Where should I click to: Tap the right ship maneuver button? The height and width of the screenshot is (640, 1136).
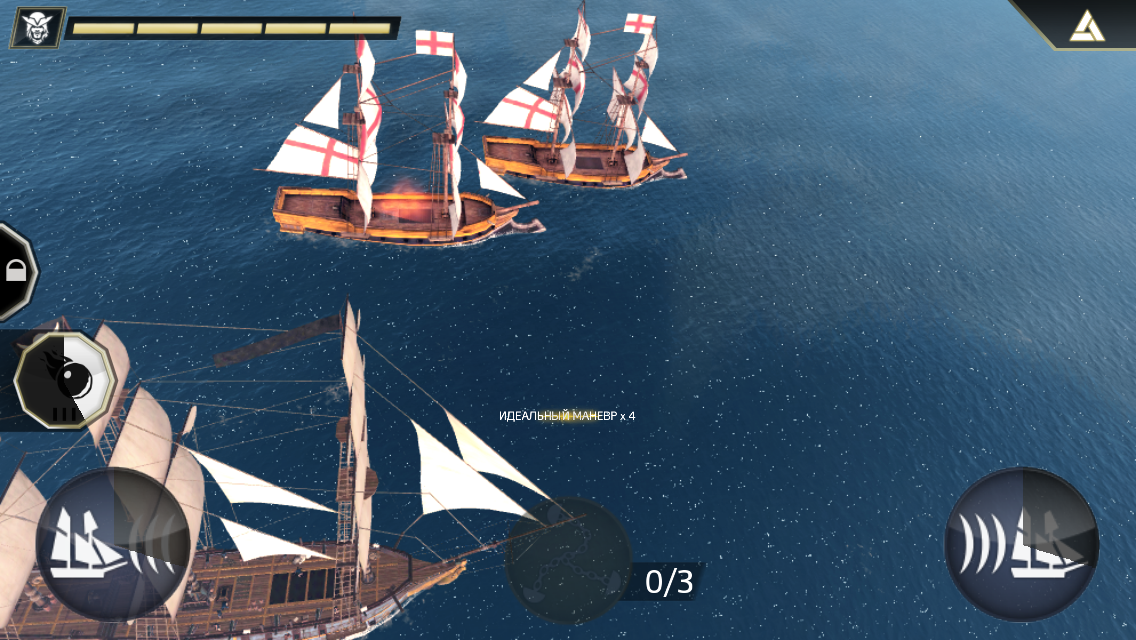[x=1022, y=545]
